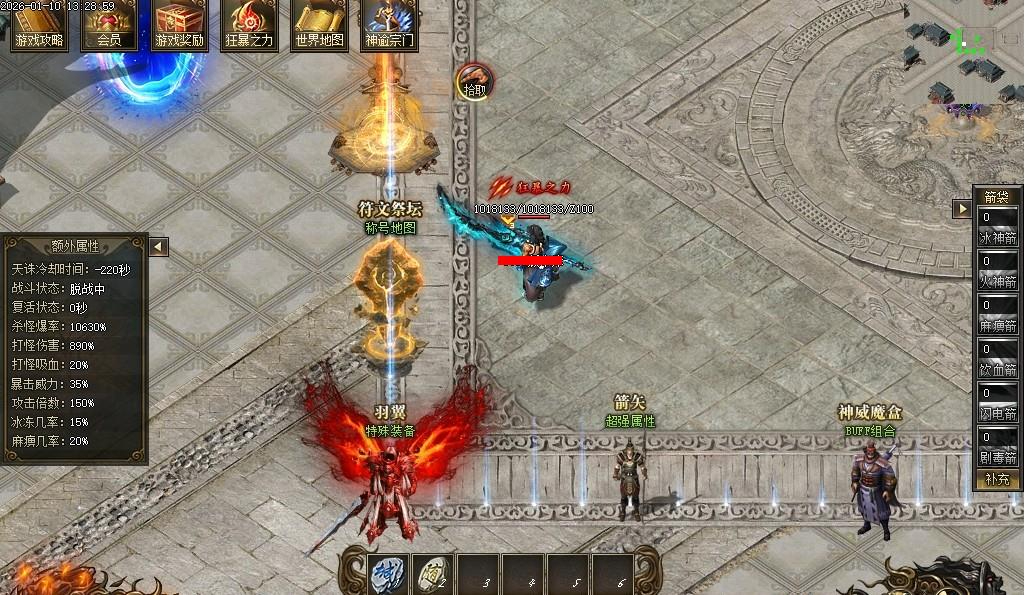Screen dimensions: 1028x595
Task: Collapse the 额外属性 attributes panel
Action: pyautogui.click(x=158, y=246)
